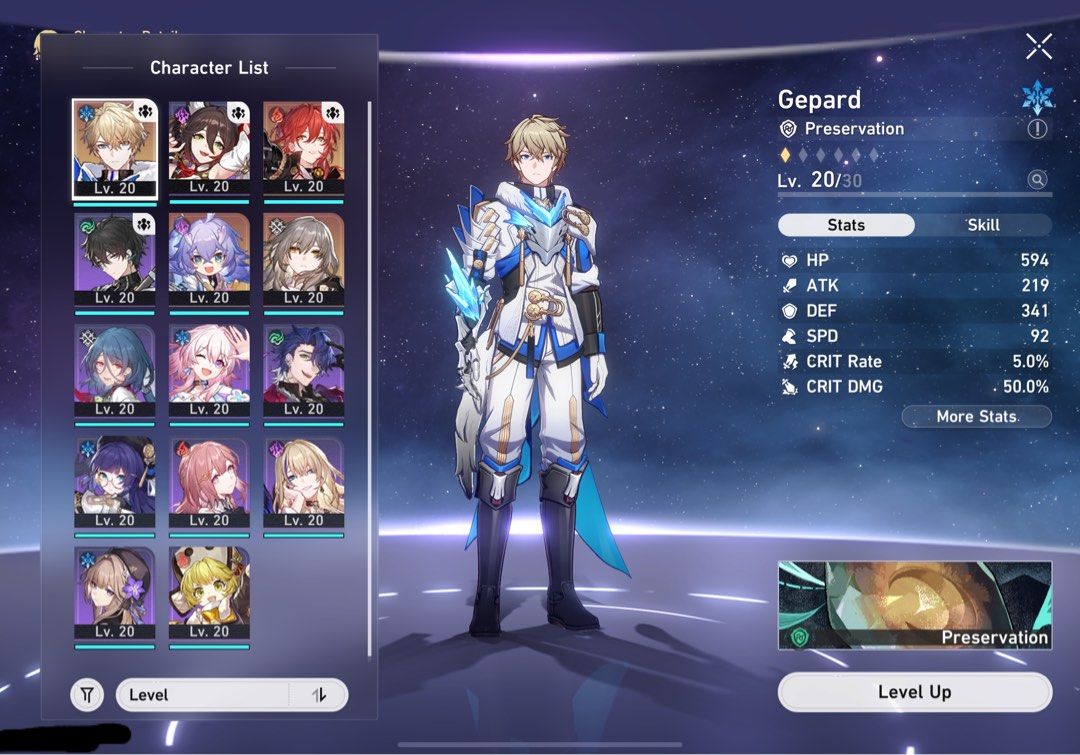Show Preservation path info icon

[x=1037, y=129]
